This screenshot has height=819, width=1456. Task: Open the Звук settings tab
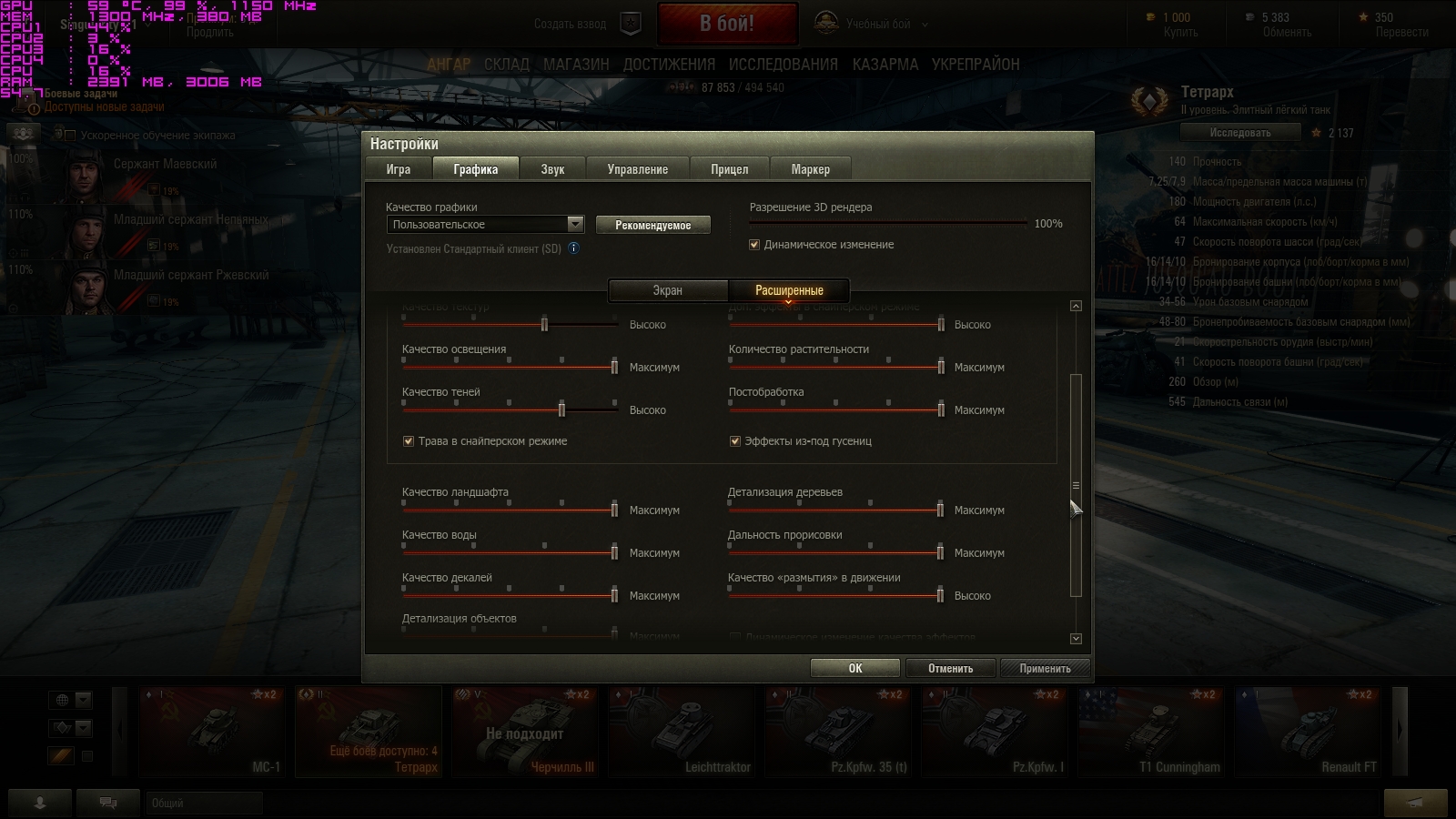[552, 169]
